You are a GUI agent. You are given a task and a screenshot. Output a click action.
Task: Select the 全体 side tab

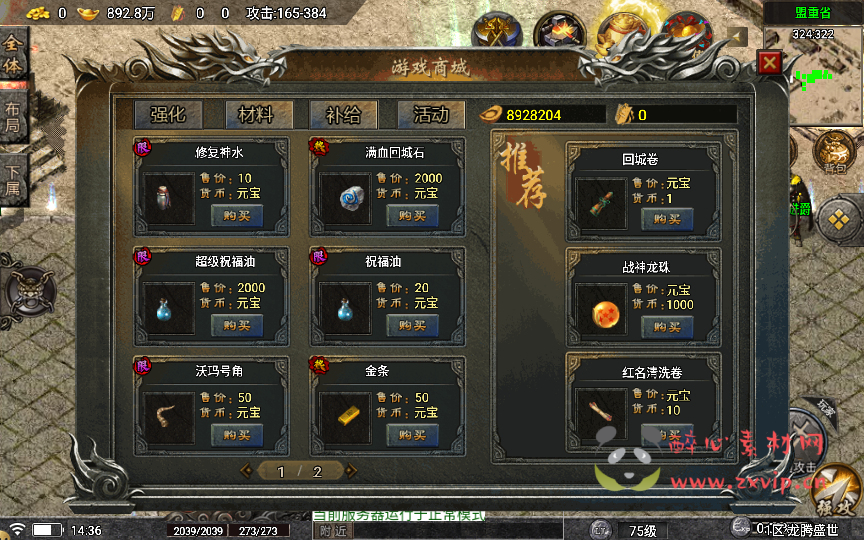[12, 54]
